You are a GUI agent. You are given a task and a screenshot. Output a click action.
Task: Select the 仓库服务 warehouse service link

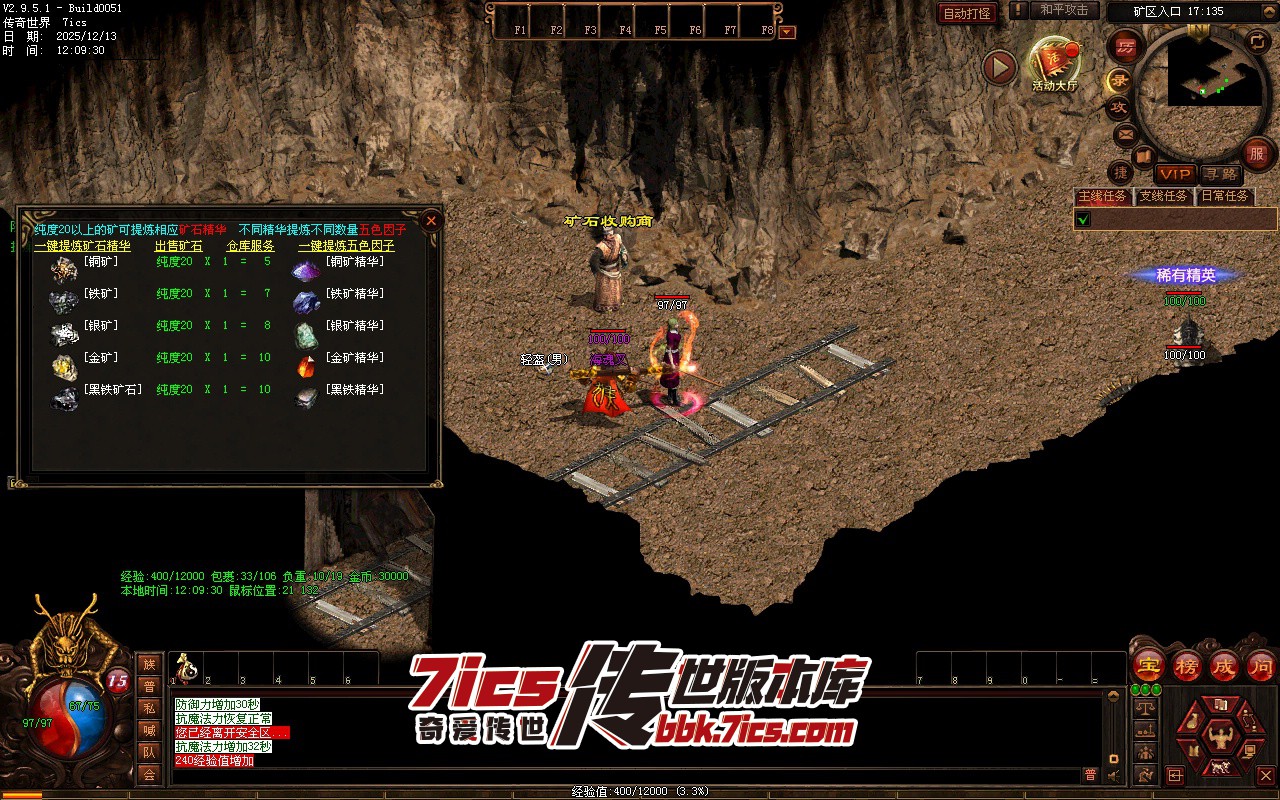pos(250,246)
